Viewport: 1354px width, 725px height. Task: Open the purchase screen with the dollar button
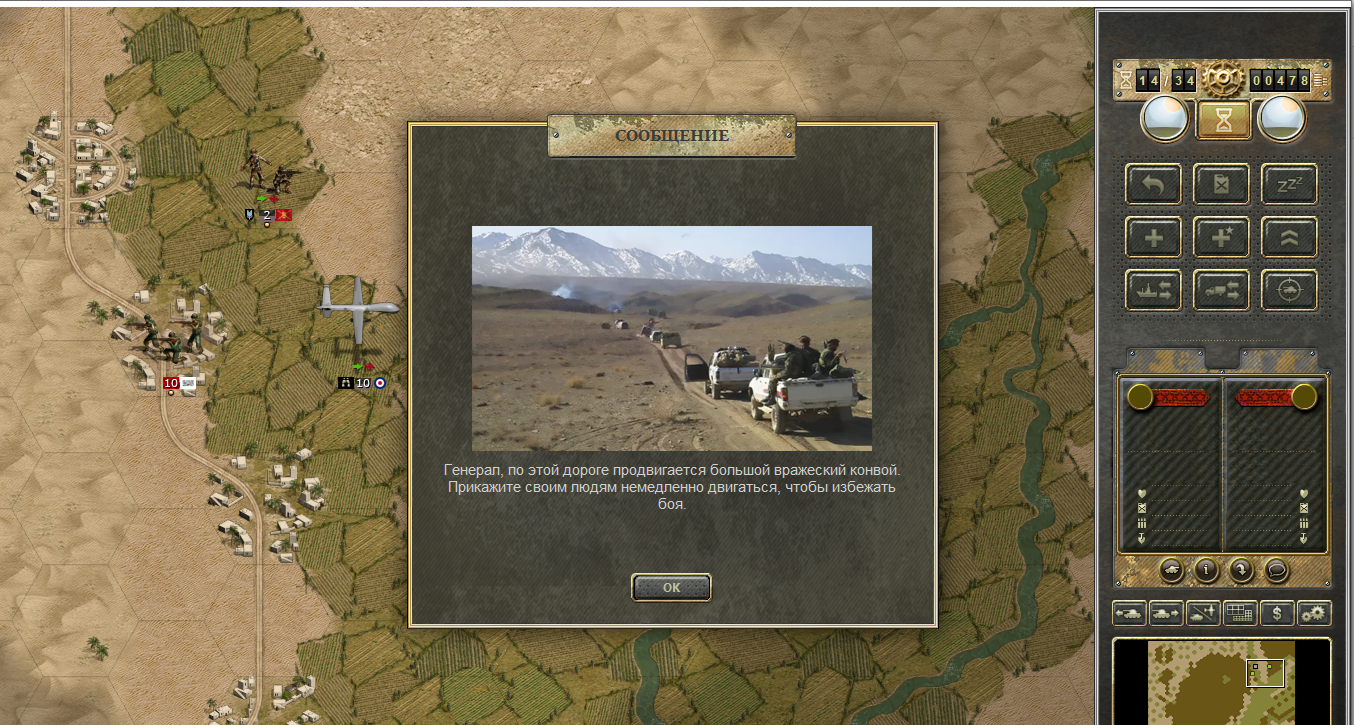(1277, 613)
